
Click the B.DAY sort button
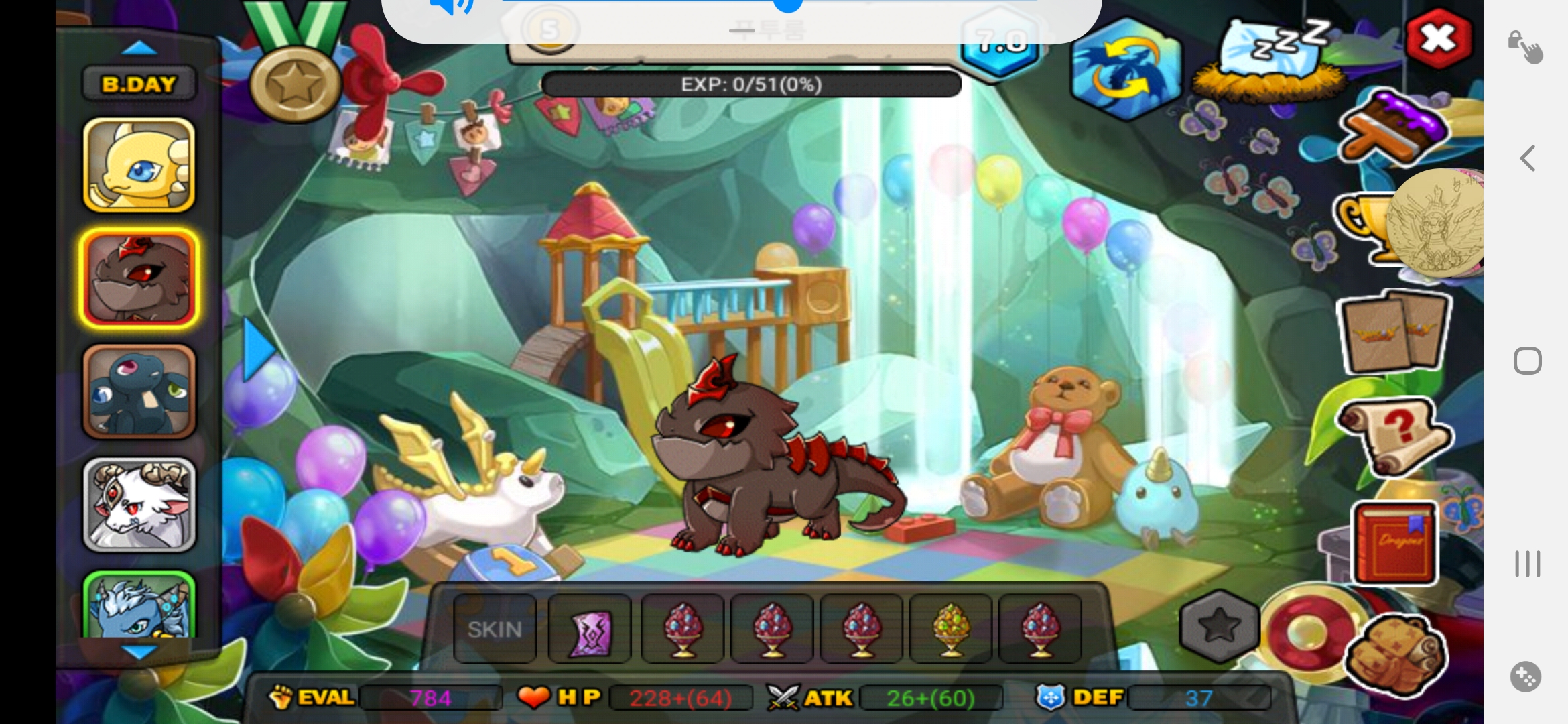(139, 84)
